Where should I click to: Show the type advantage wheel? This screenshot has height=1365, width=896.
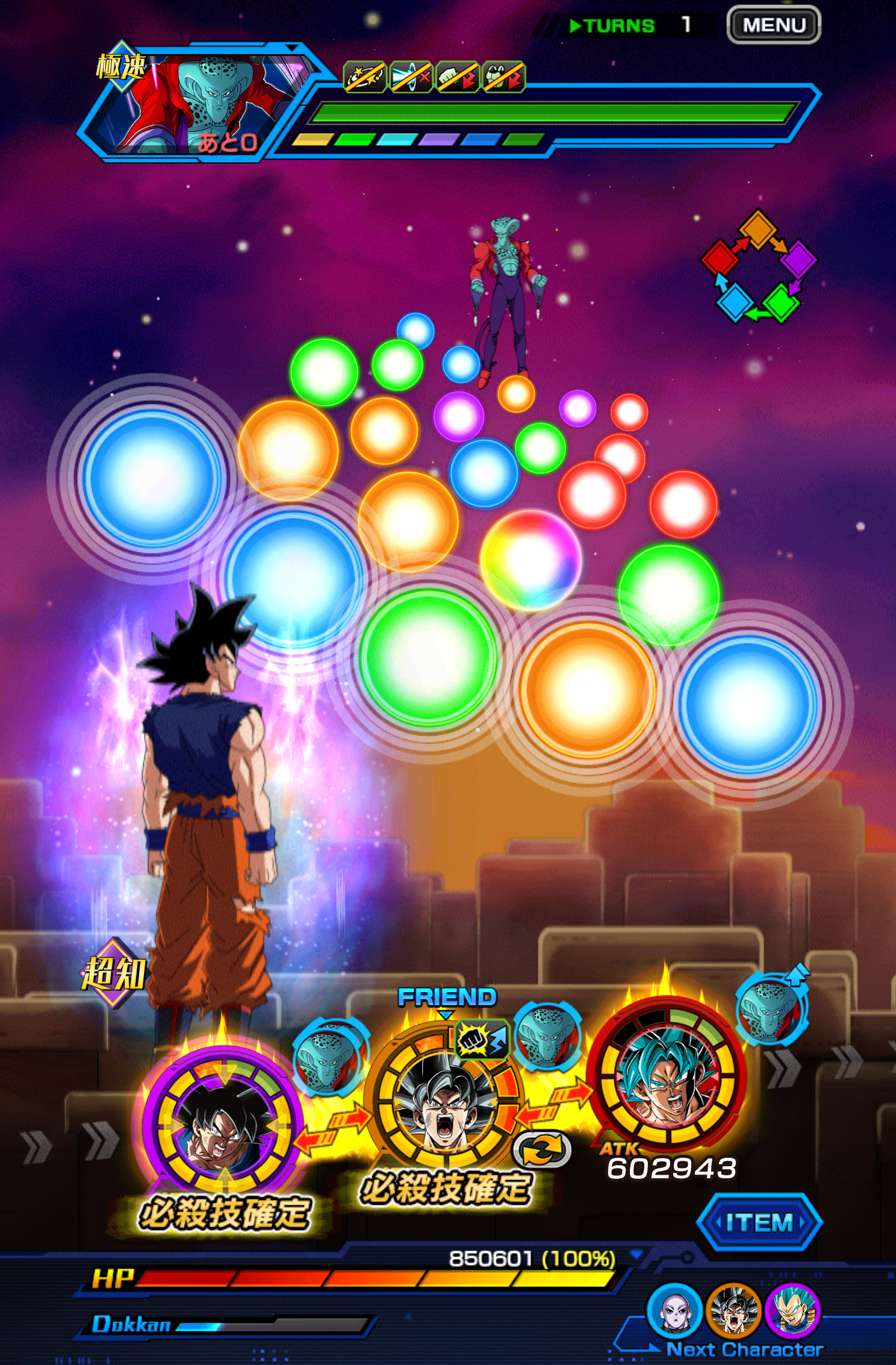758,266
